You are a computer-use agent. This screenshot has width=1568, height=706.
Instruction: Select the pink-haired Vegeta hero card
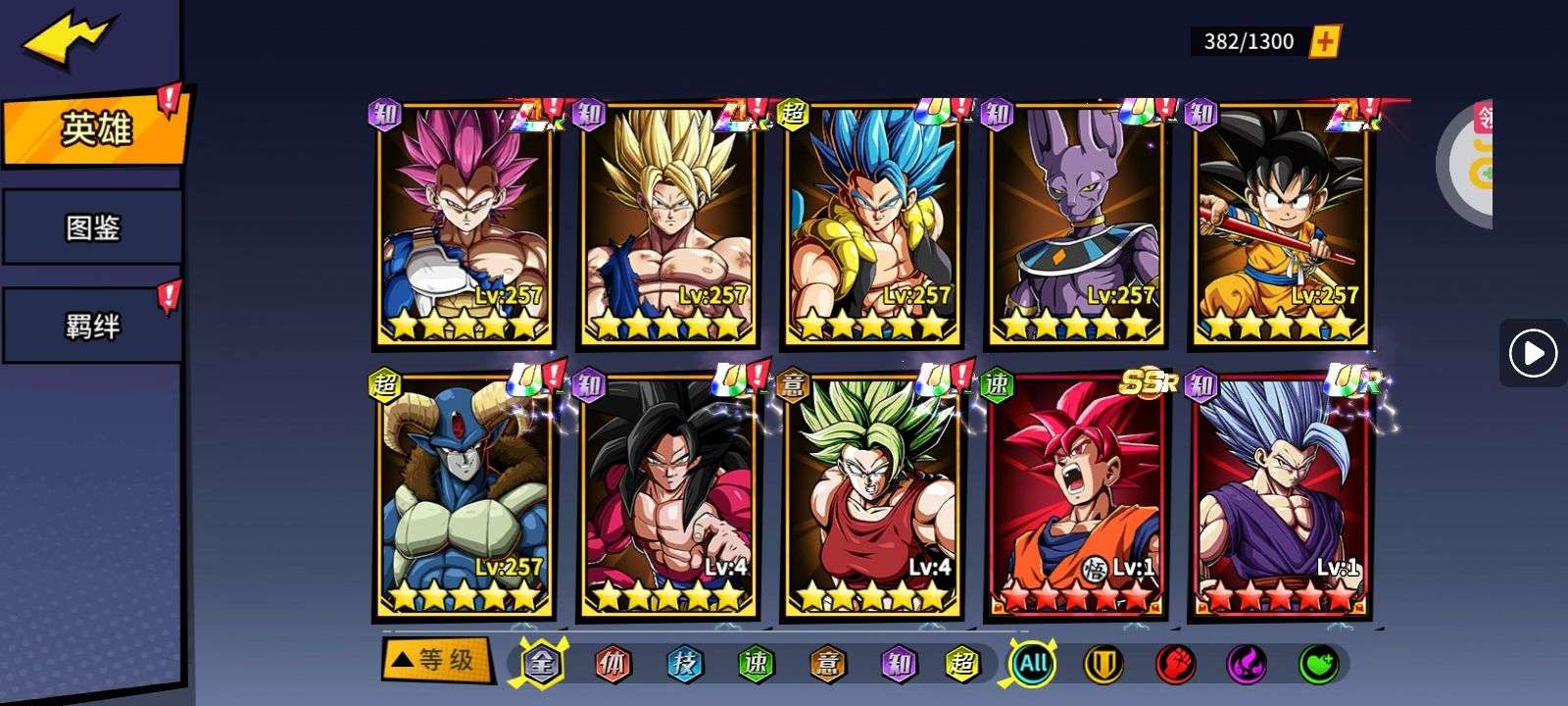pos(464,226)
